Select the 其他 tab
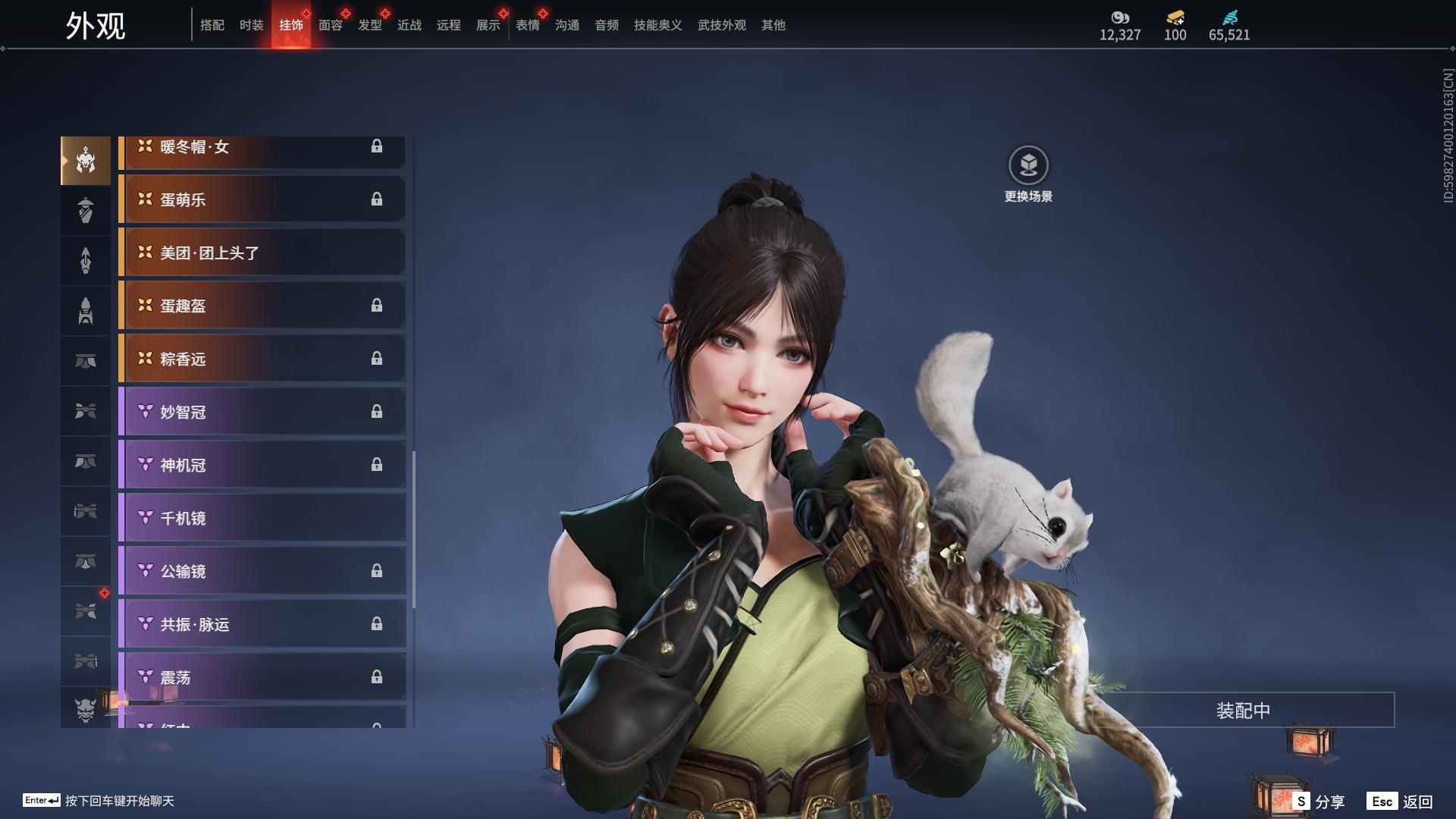The image size is (1456, 819). coord(773,25)
